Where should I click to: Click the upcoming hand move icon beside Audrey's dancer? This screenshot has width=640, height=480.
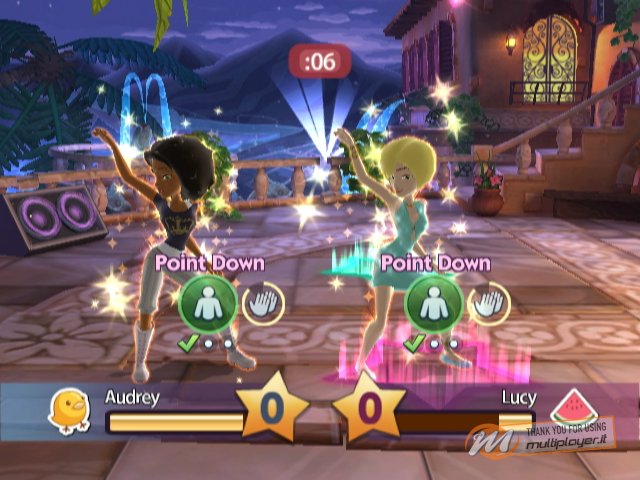click(x=262, y=302)
